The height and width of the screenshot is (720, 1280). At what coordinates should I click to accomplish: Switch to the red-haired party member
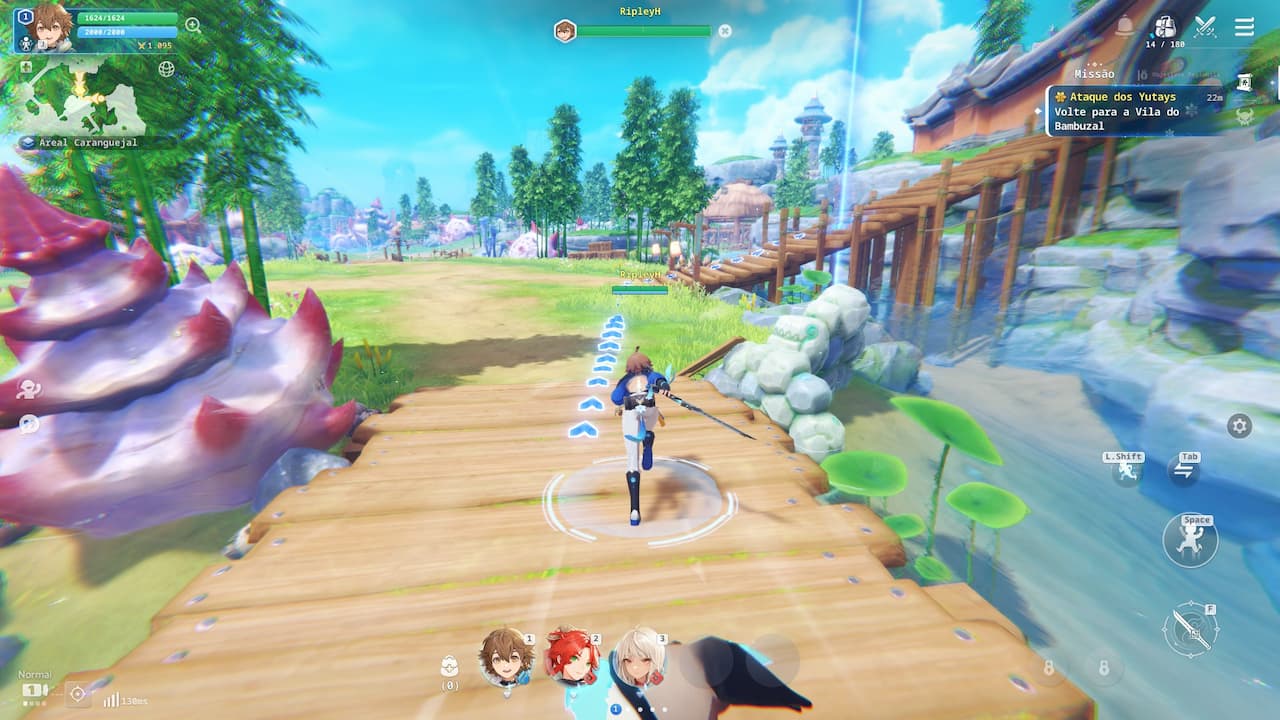point(570,656)
